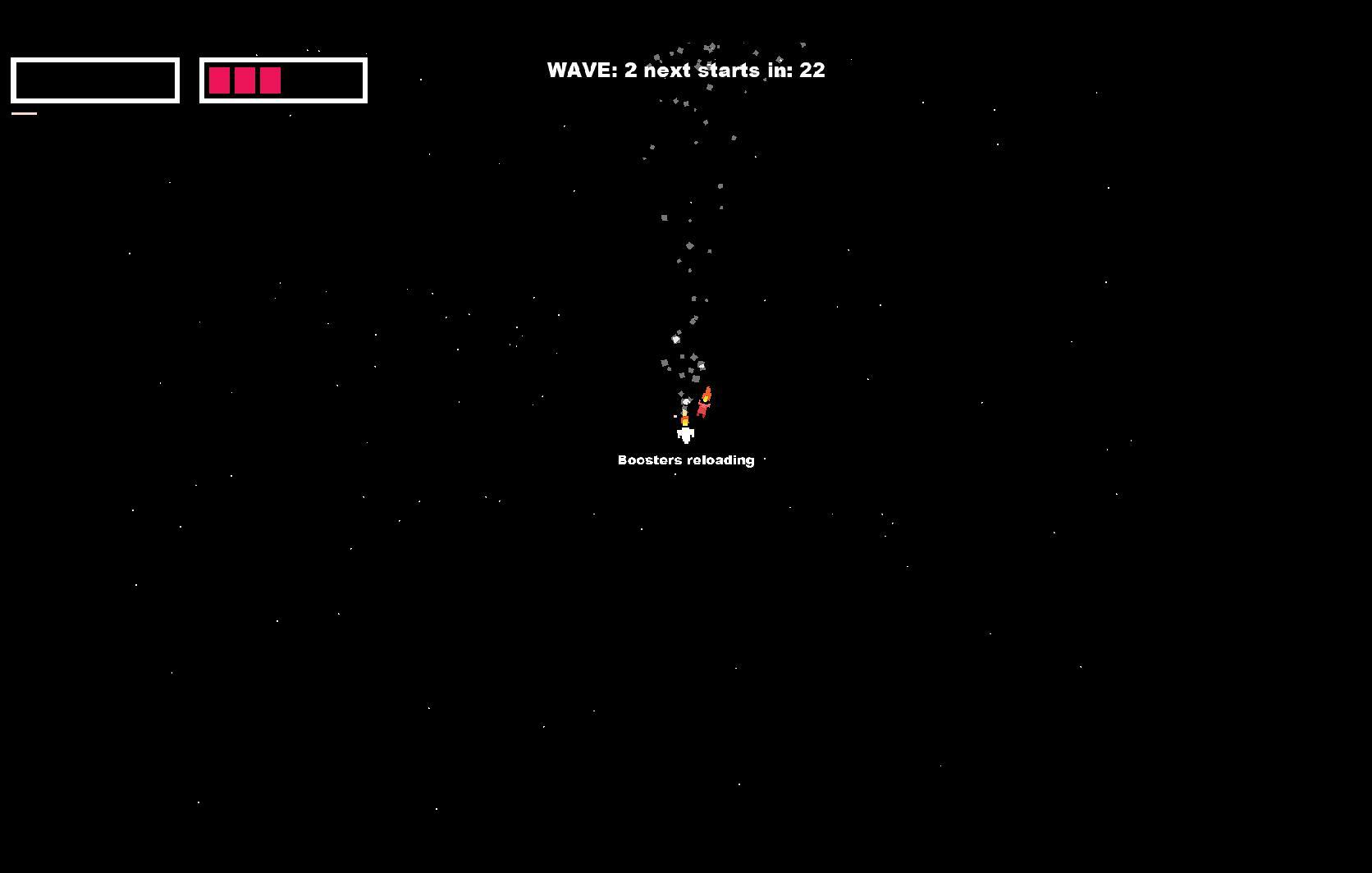Click the ship's orange booster flame

pyautogui.click(x=685, y=421)
